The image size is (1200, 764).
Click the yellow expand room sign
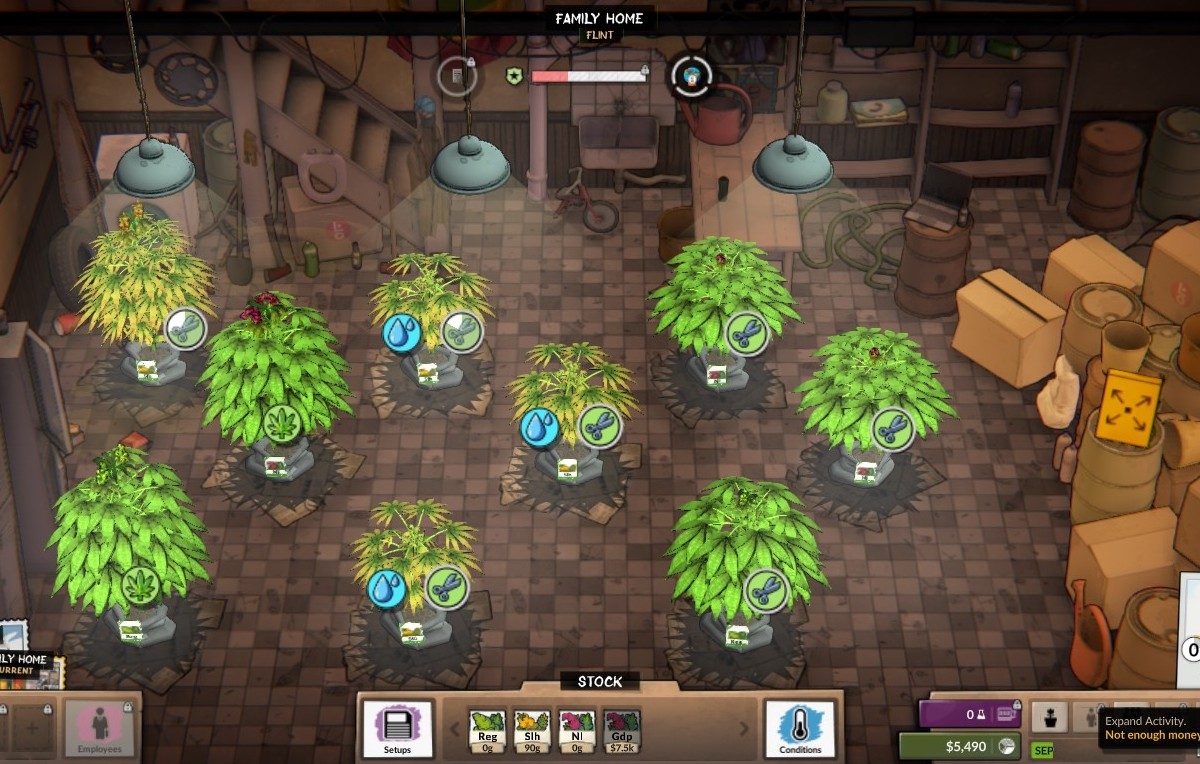[1127, 406]
